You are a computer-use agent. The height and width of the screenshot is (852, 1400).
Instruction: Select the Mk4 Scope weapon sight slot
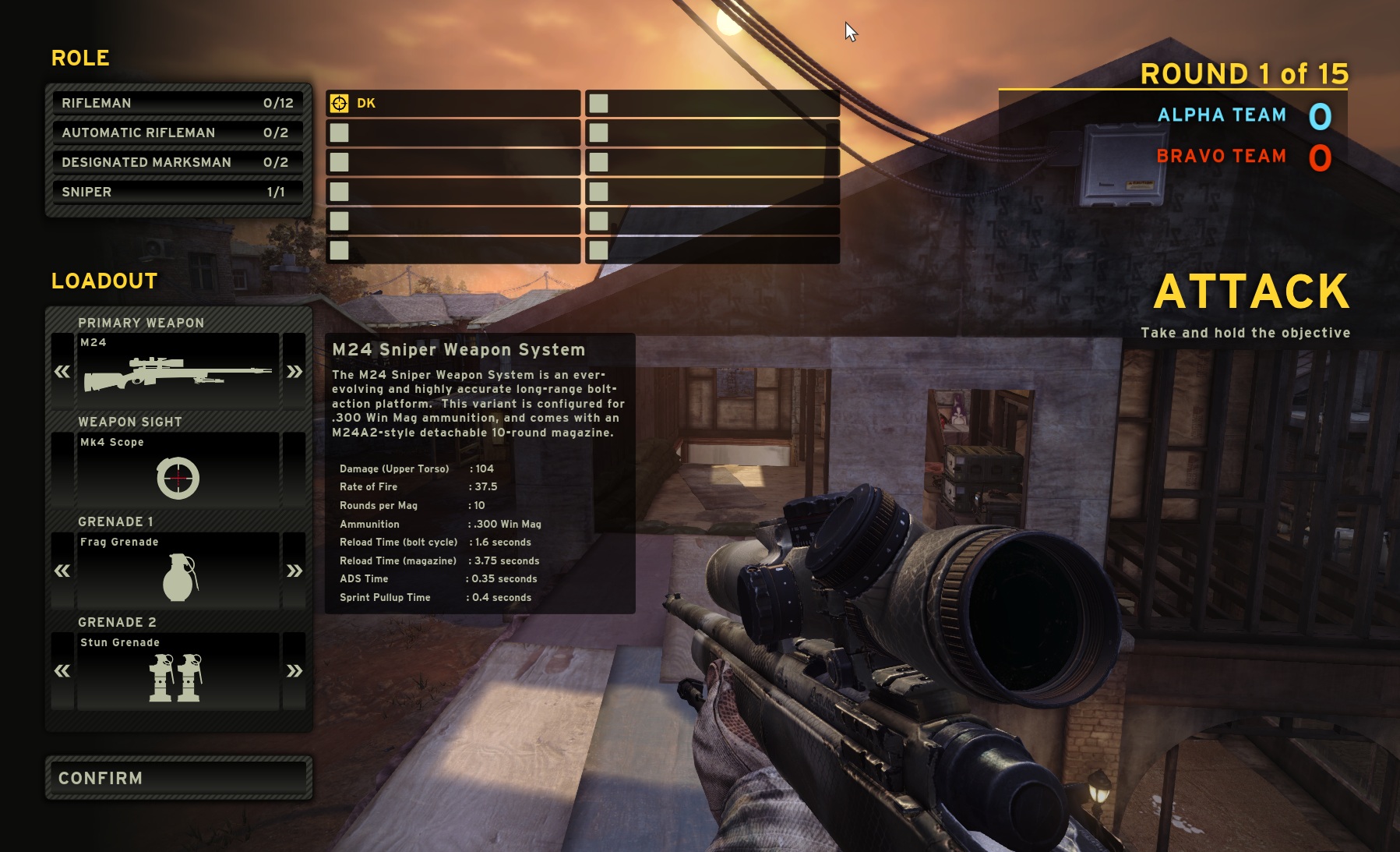[x=178, y=471]
